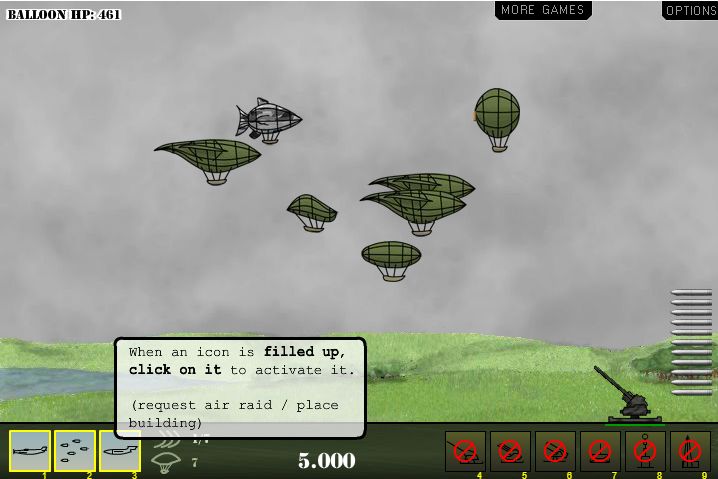Select the locked tower icon numbered 9
This screenshot has width=718, height=479.
pyautogui.click(x=690, y=451)
